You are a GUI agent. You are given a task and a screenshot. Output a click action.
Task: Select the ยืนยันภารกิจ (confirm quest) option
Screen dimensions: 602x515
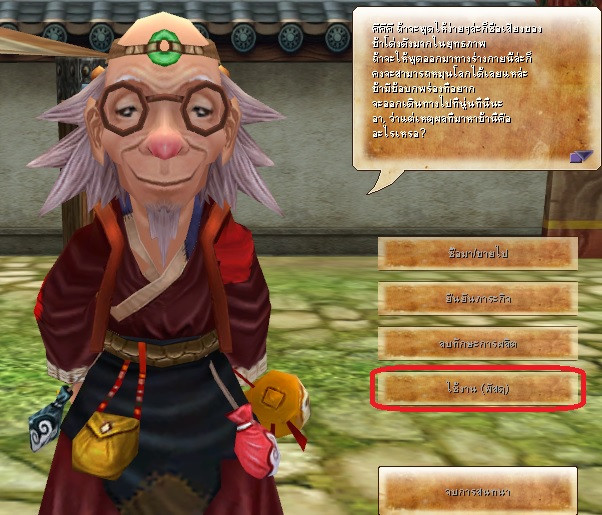tap(479, 298)
